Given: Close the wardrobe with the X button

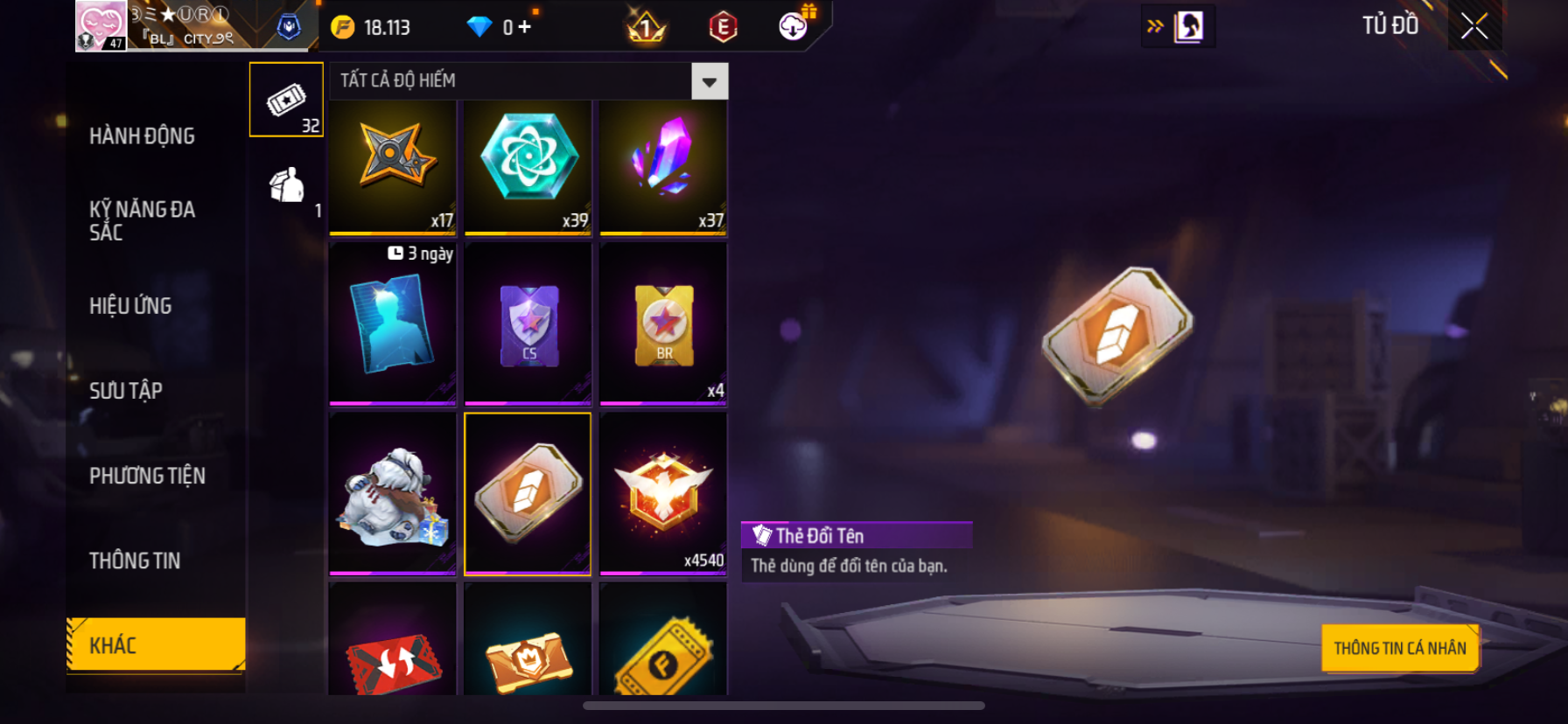Looking at the screenshot, I should click(x=1474, y=26).
